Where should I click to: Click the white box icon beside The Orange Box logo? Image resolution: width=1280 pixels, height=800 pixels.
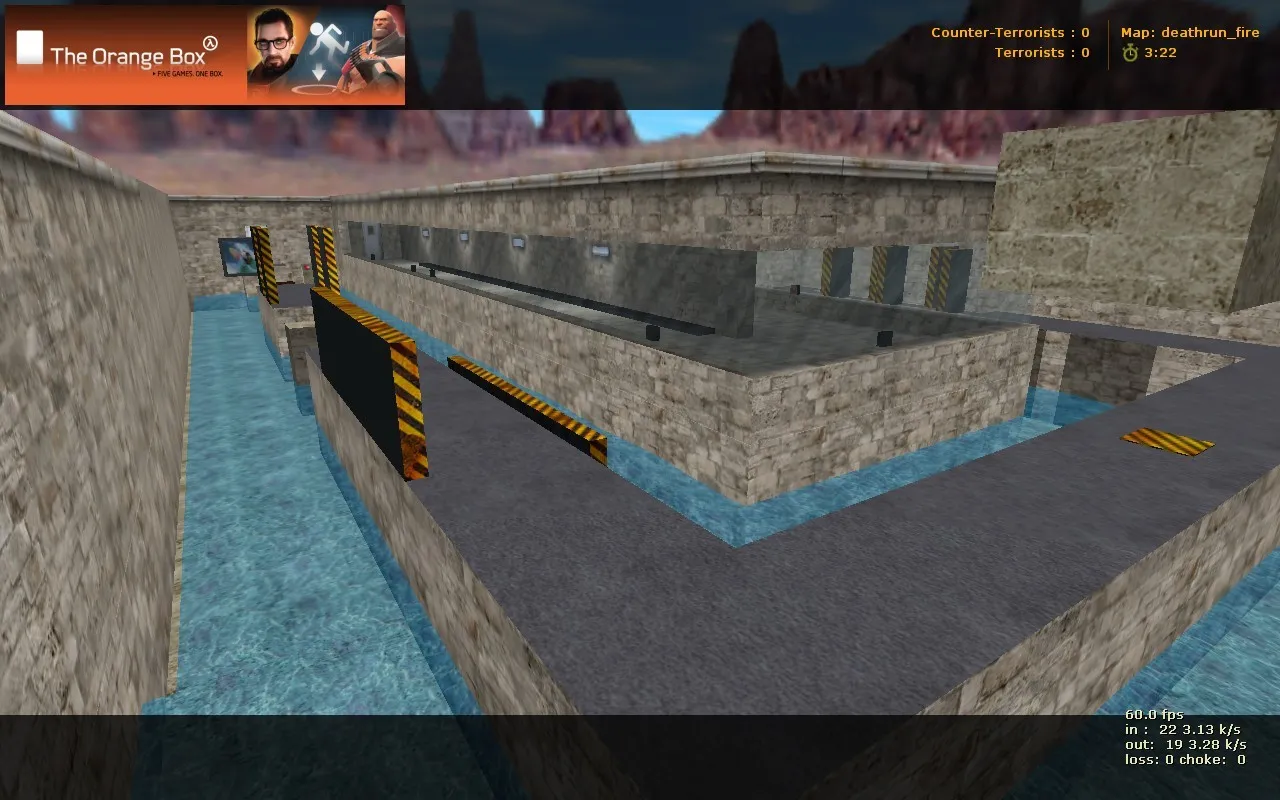[30, 49]
